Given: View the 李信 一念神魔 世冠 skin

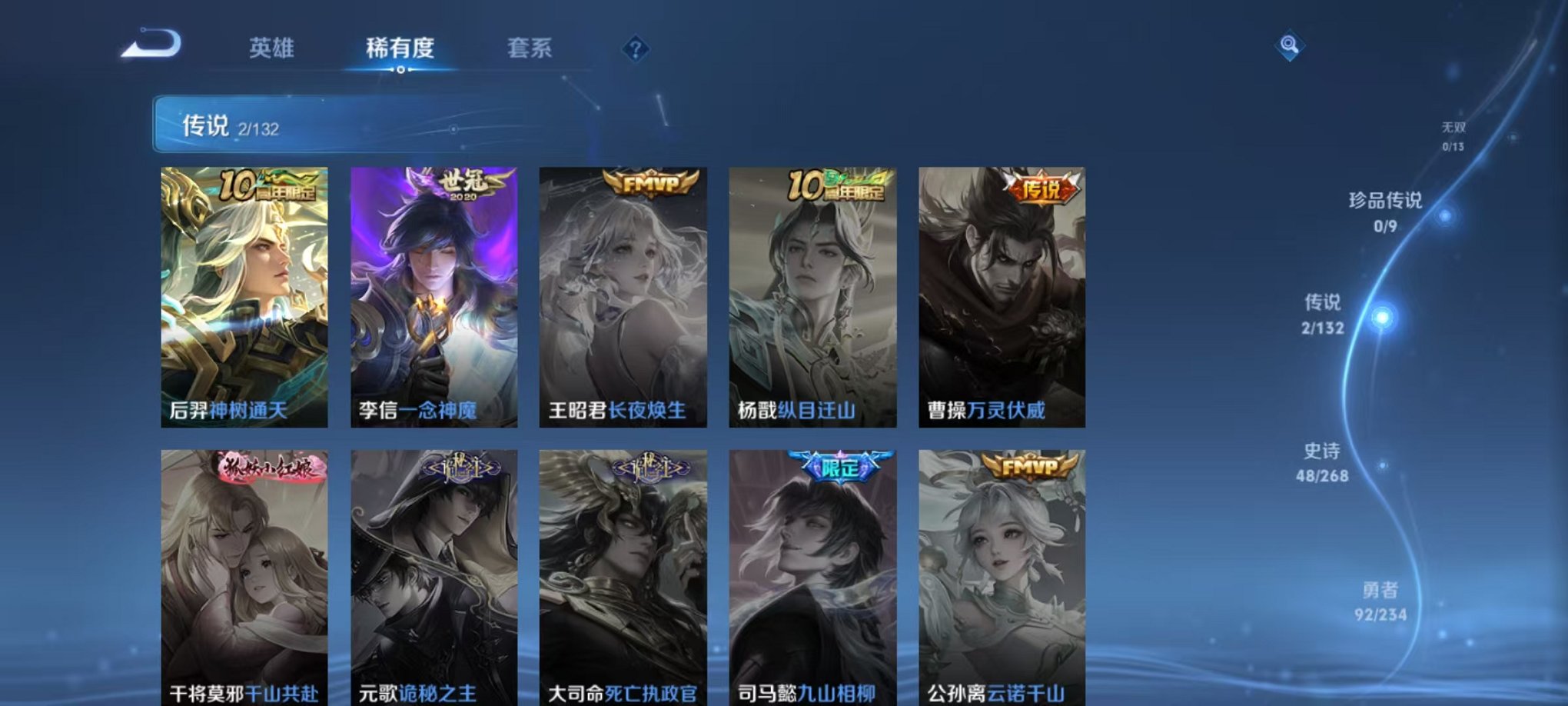Looking at the screenshot, I should (x=434, y=292).
